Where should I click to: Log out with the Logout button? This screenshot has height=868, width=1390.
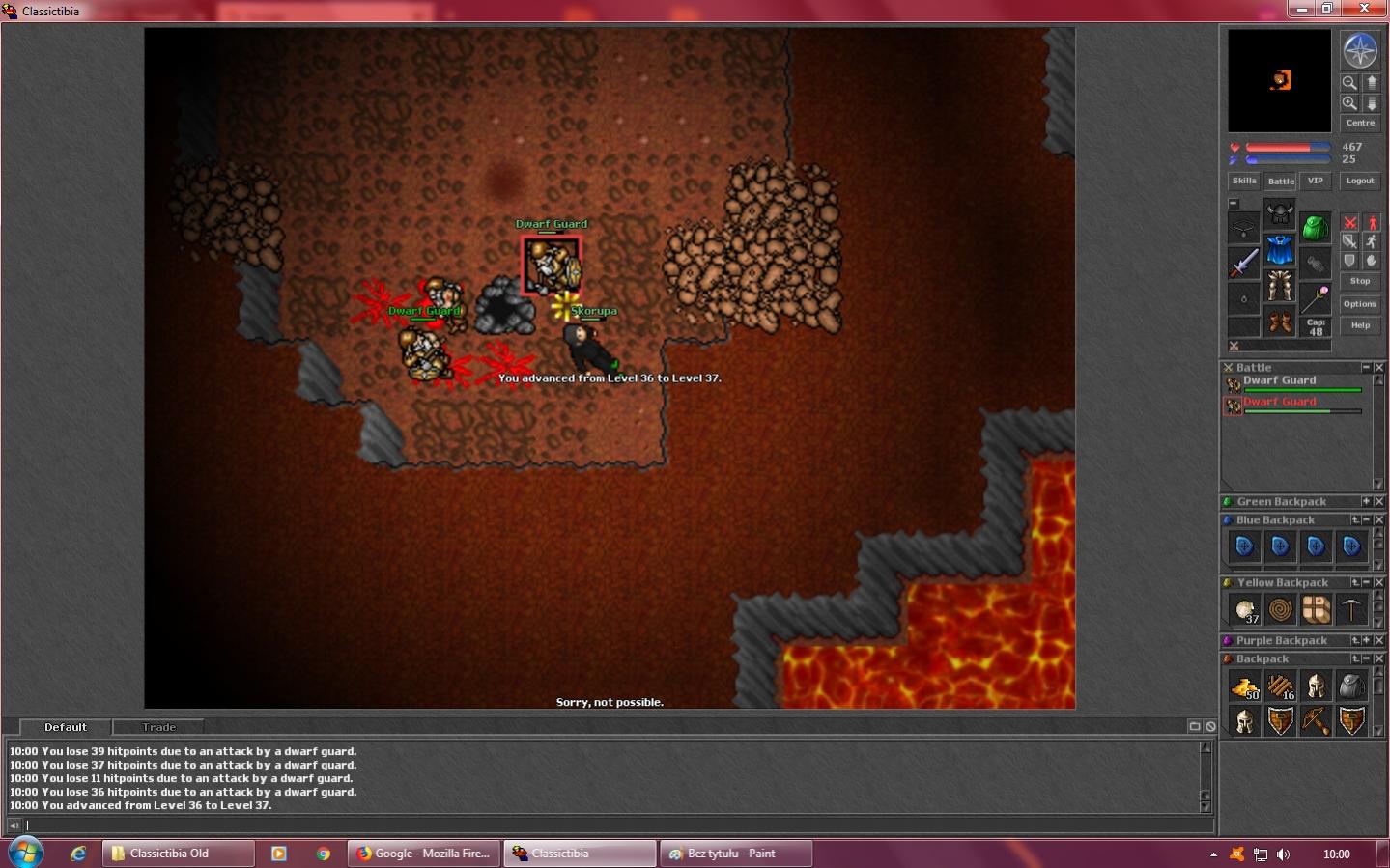click(1360, 181)
